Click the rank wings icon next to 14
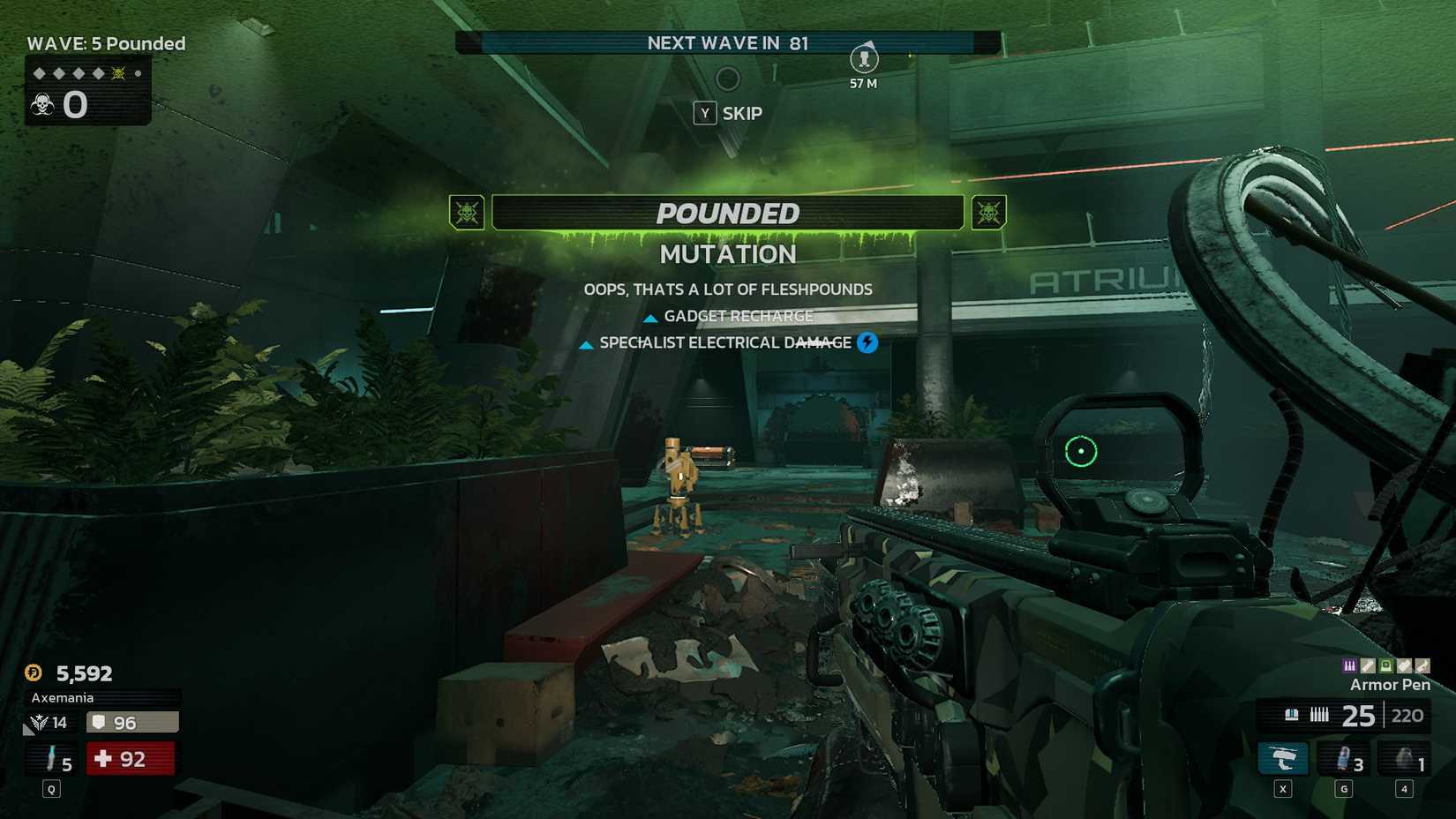 40,722
